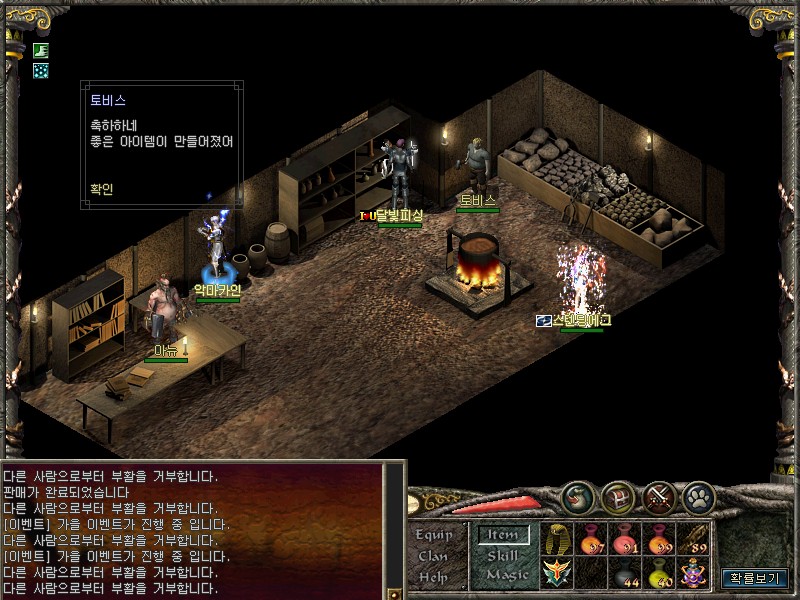
Task: Use the purple ornate flask item
Action: [x=694, y=573]
